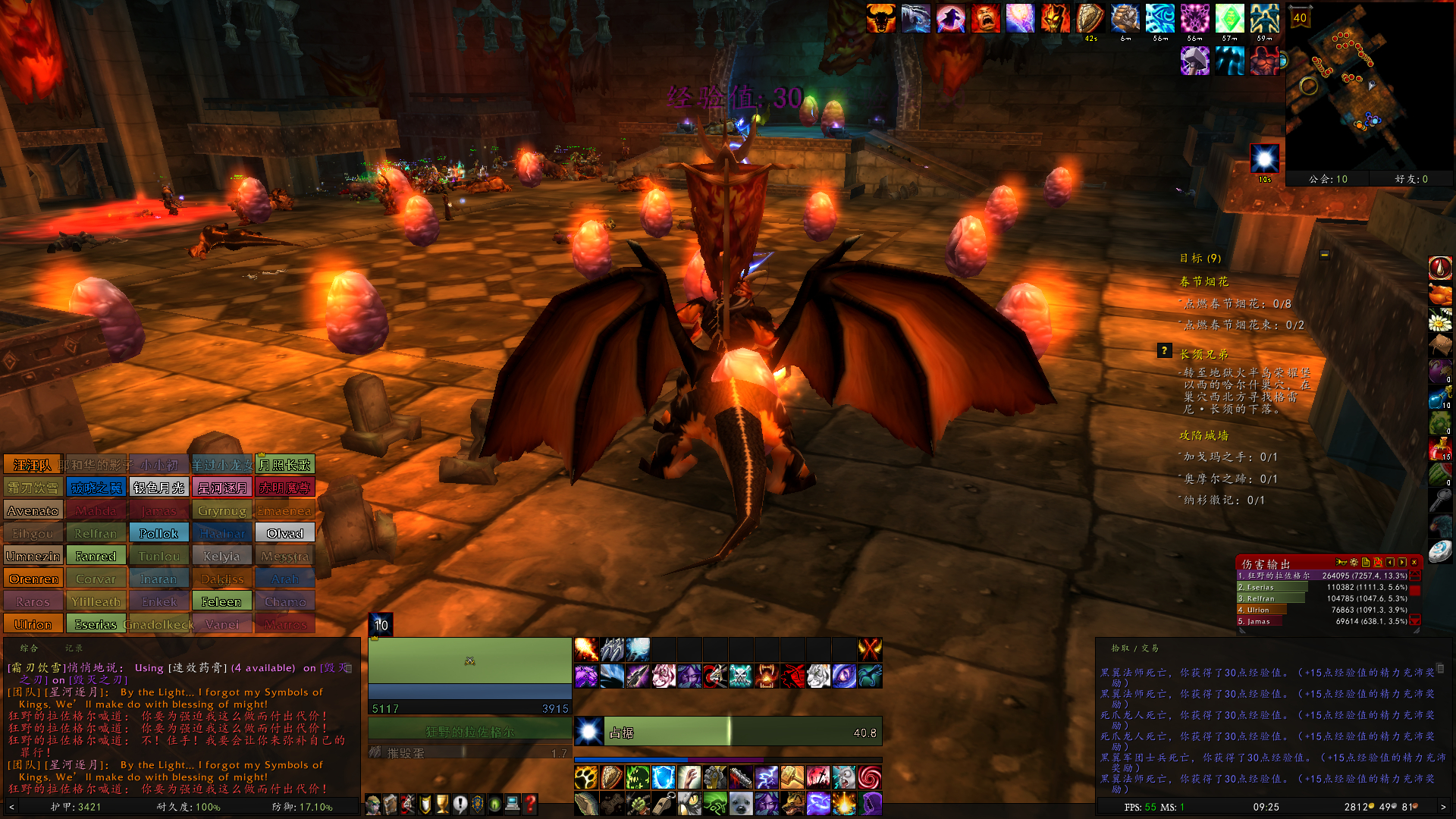
Task: Switch to the 记录 chat tab
Action: pos(75,647)
